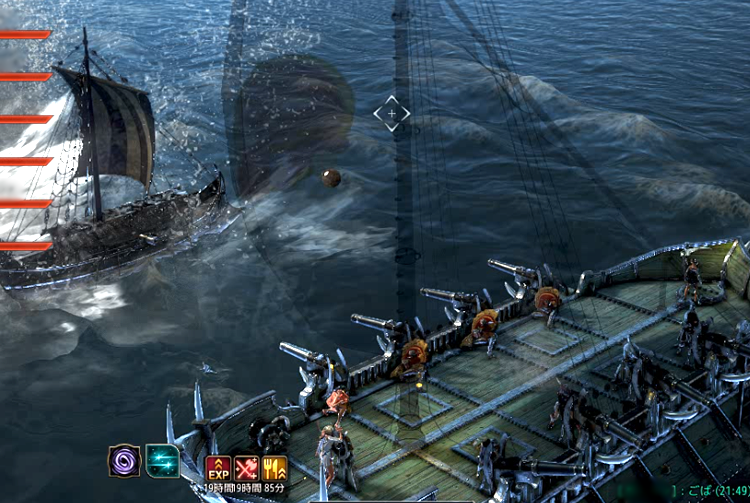Click the EXP boost buff icon
Image resolution: width=750 pixels, height=503 pixels.
[218, 468]
